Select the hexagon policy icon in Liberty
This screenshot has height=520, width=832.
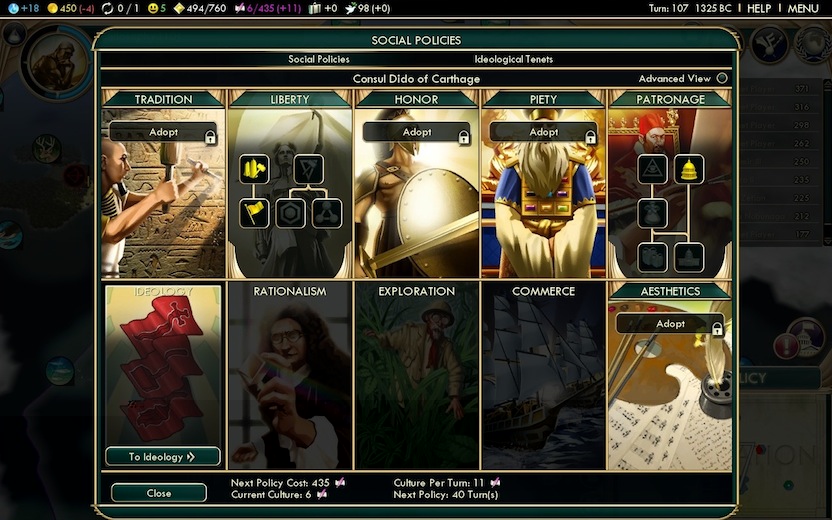(x=291, y=212)
